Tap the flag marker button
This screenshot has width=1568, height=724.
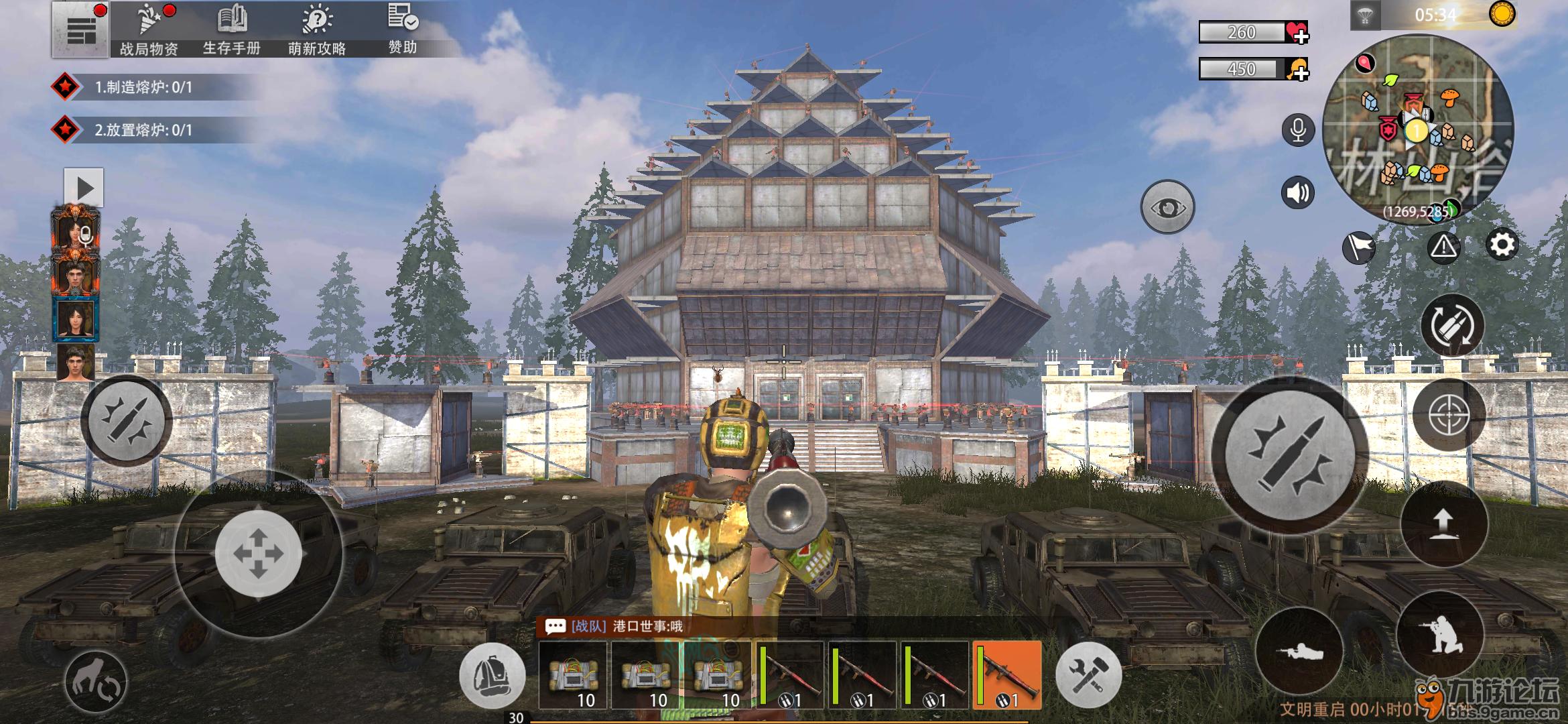coord(1358,247)
